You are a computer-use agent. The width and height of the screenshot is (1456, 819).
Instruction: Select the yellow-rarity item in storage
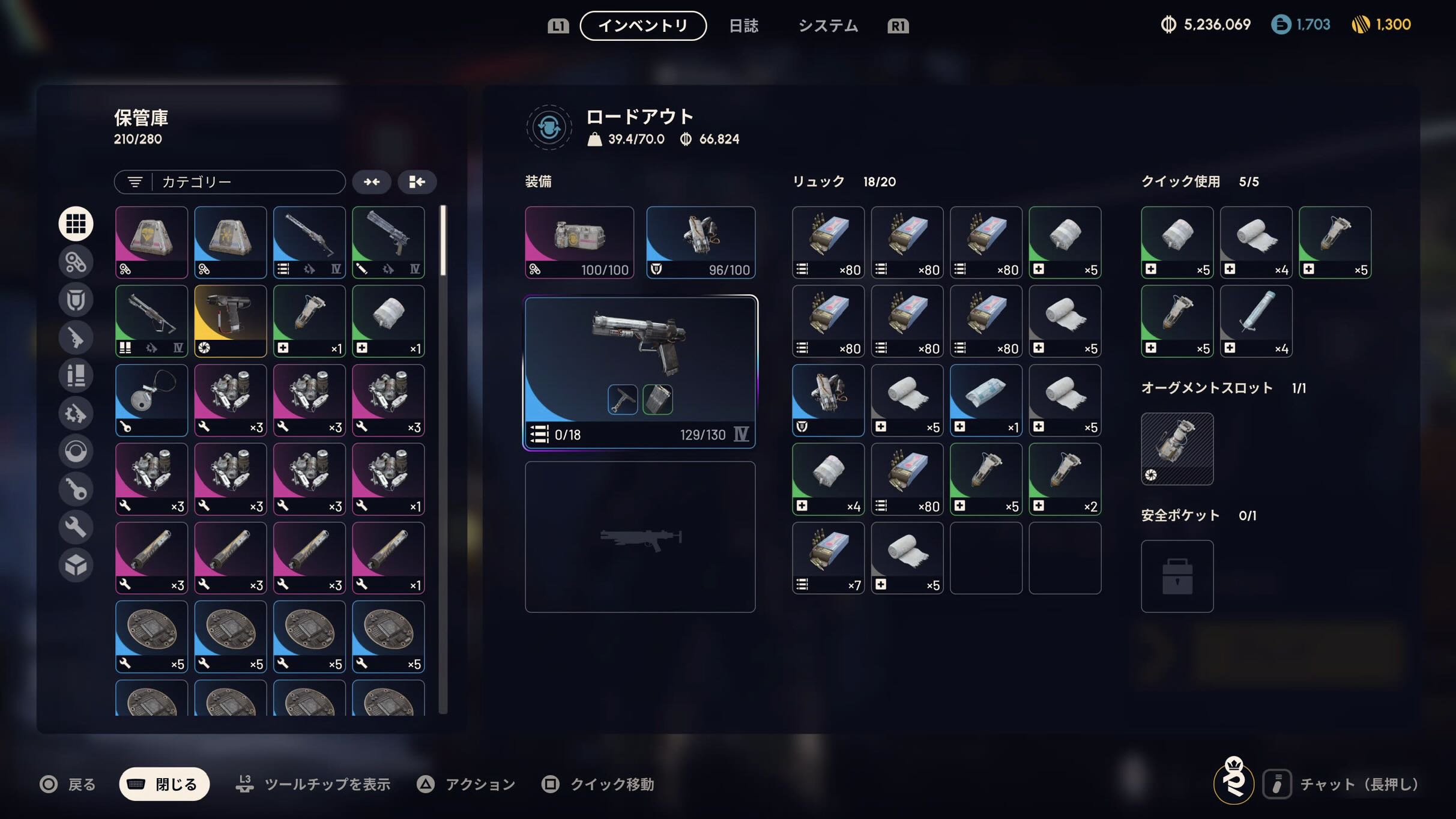tap(231, 321)
